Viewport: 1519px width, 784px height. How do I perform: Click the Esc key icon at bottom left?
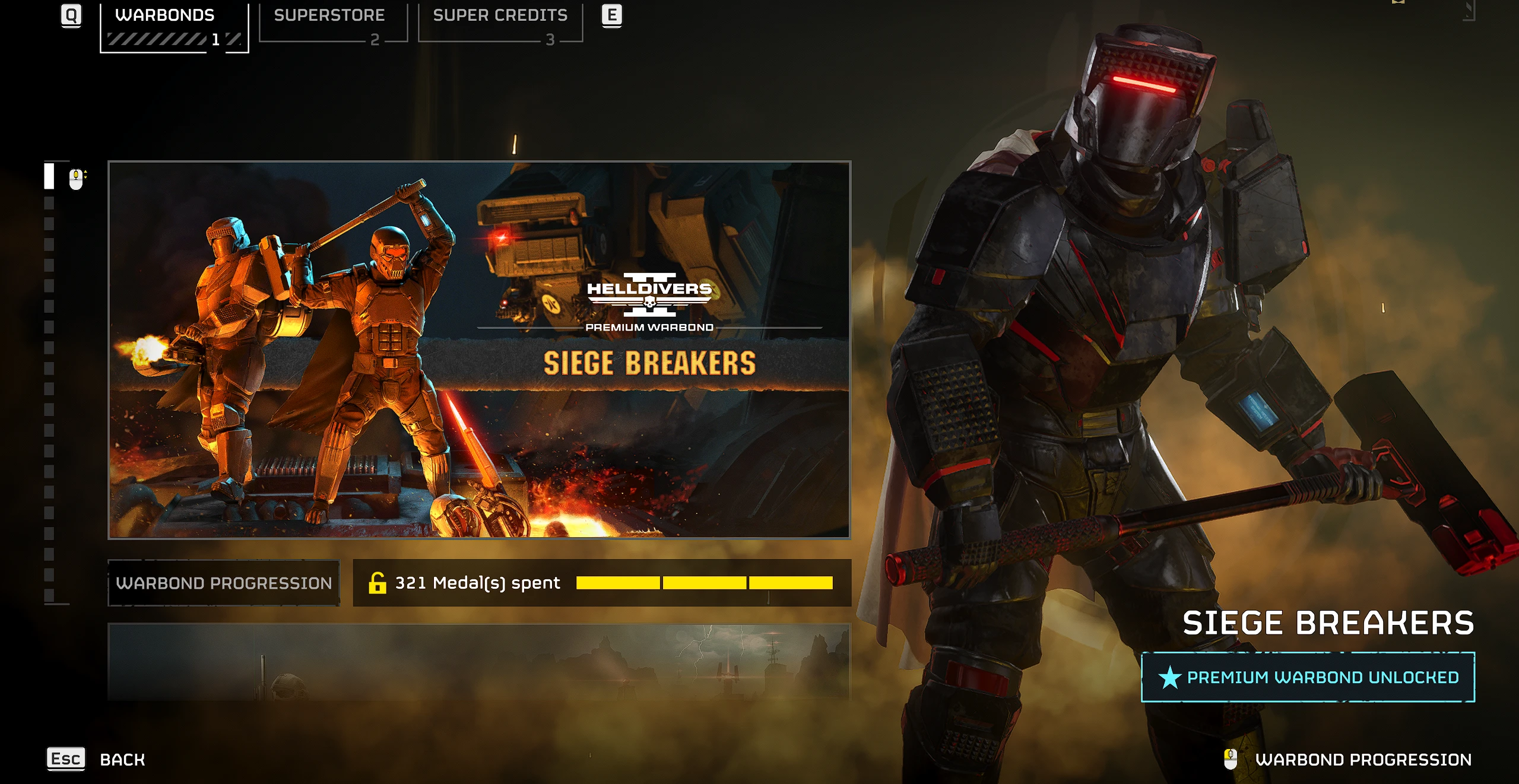[x=66, y=757]
